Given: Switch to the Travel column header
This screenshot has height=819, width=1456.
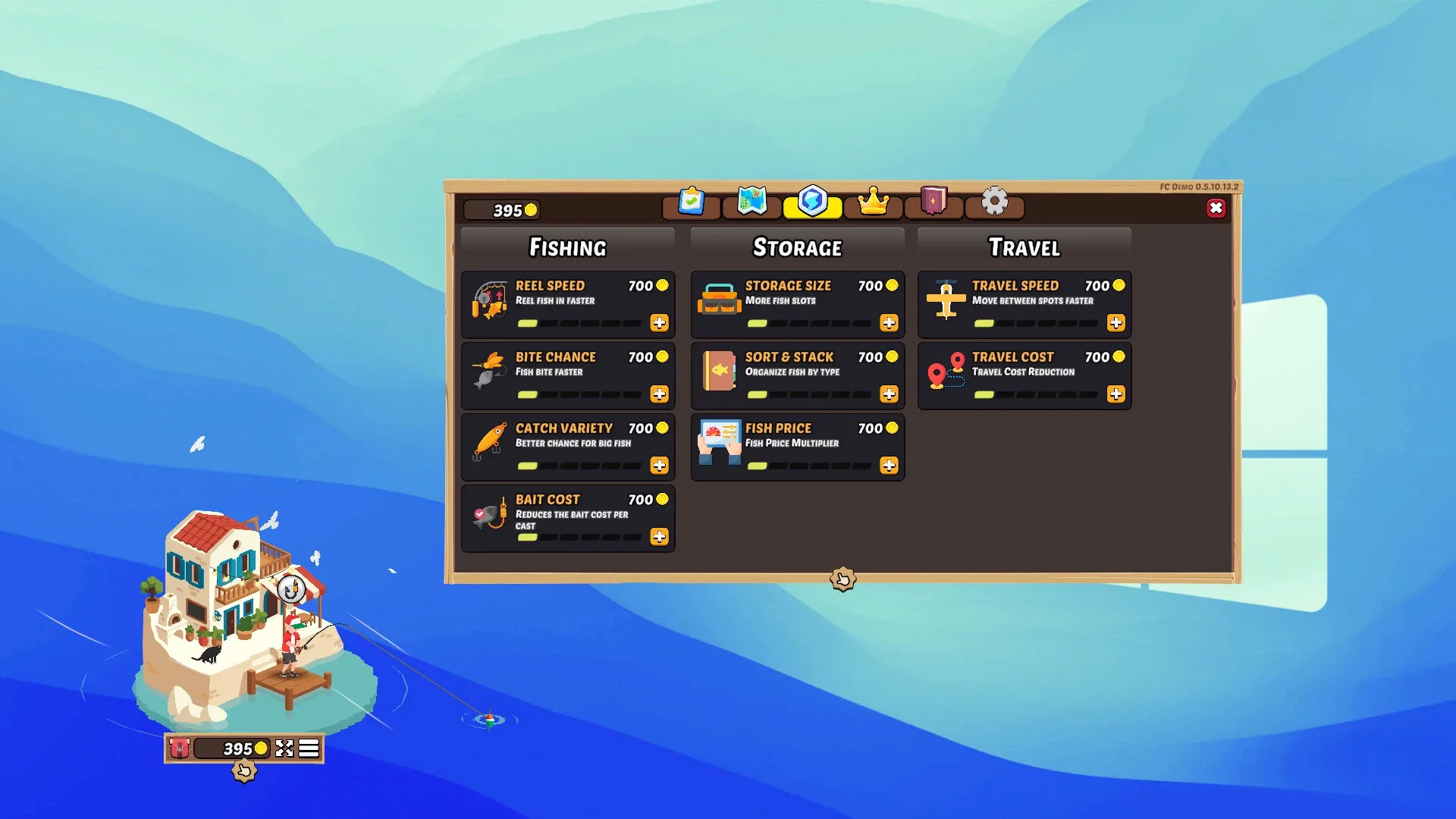Looking at the screenshot, I should coord(1024,246).
